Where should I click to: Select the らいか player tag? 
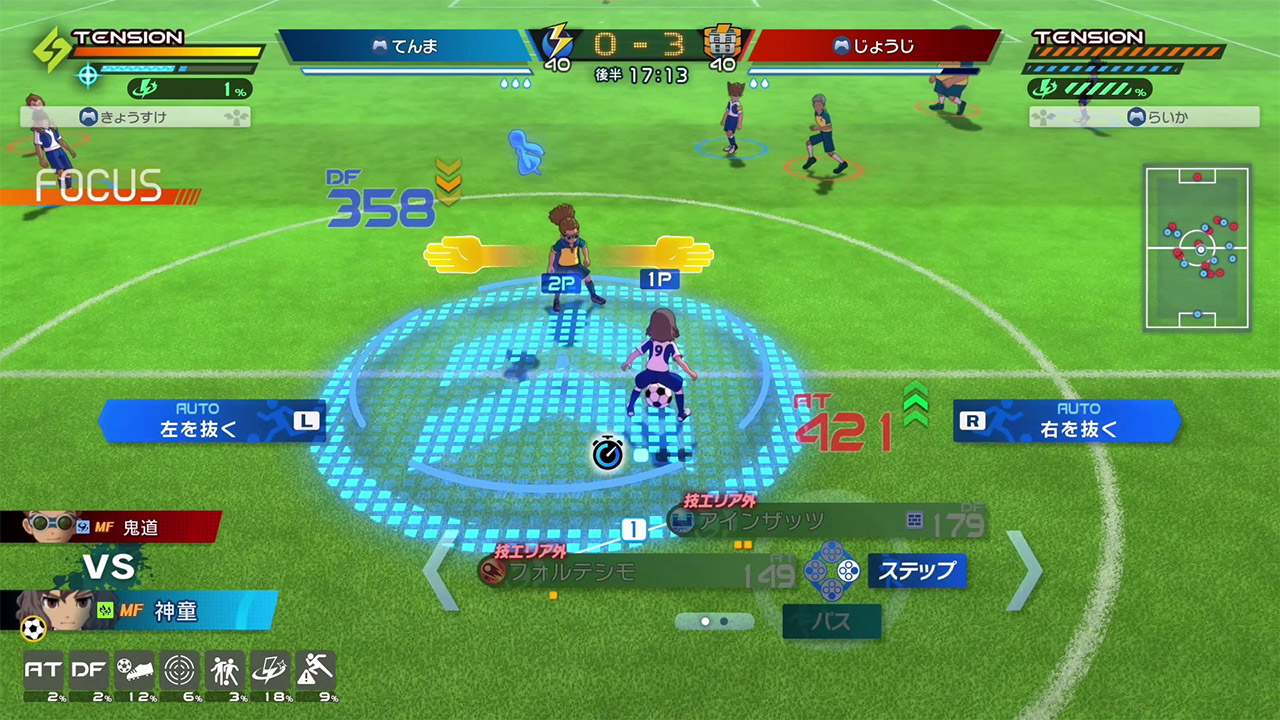[1145, 117]
